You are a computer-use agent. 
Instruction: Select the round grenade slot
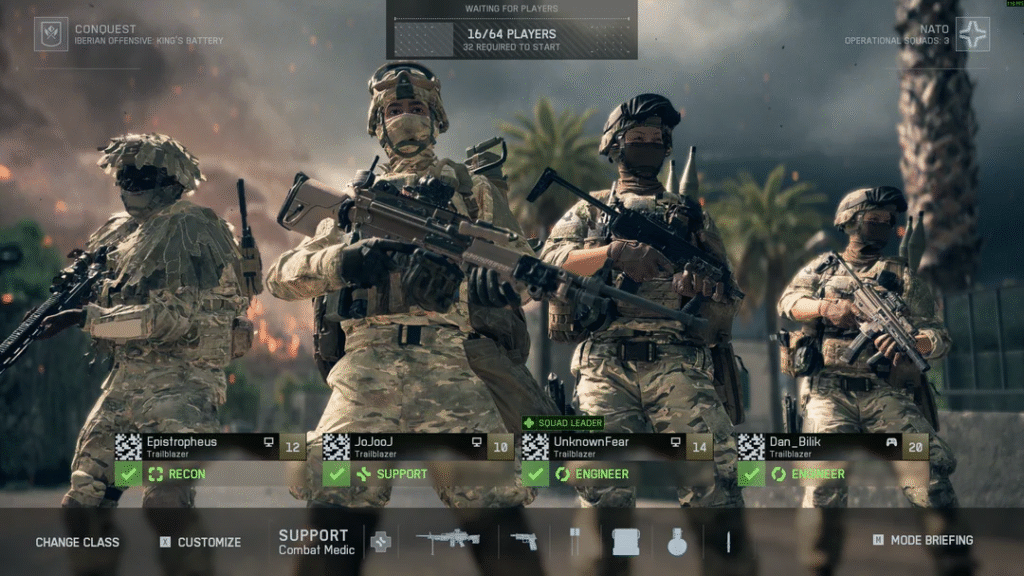coord(677,542)
